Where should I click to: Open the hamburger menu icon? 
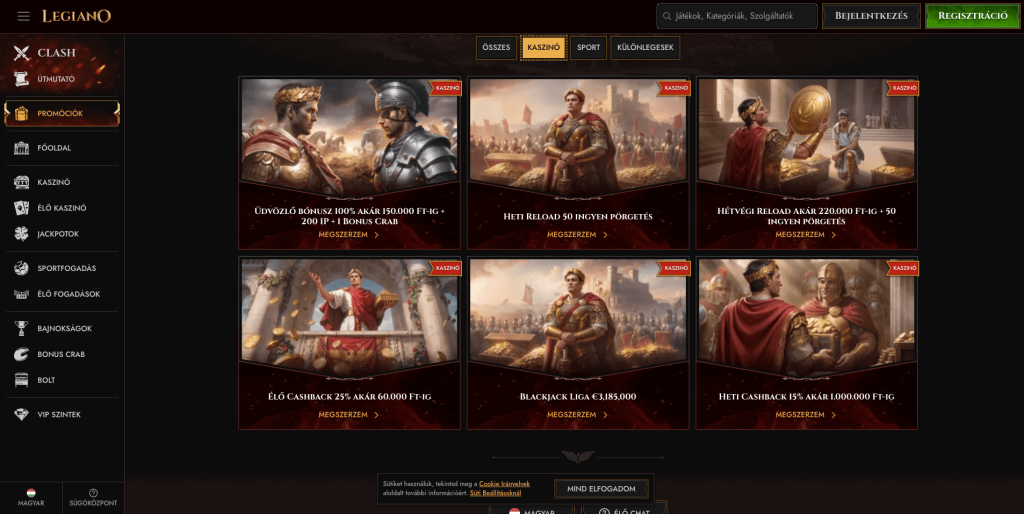click(24, 16)
